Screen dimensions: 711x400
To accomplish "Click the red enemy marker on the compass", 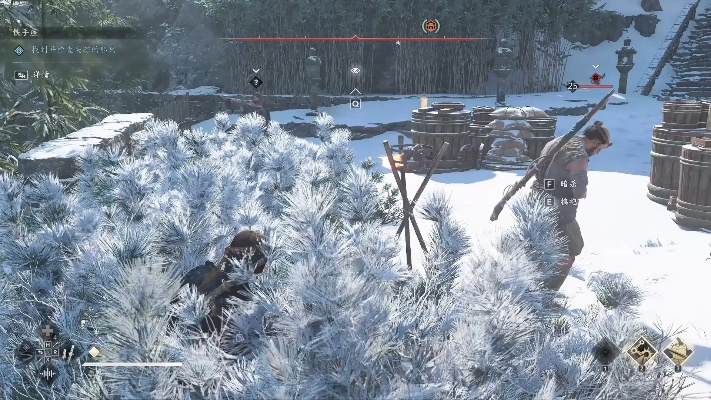I will click(431, 26).
